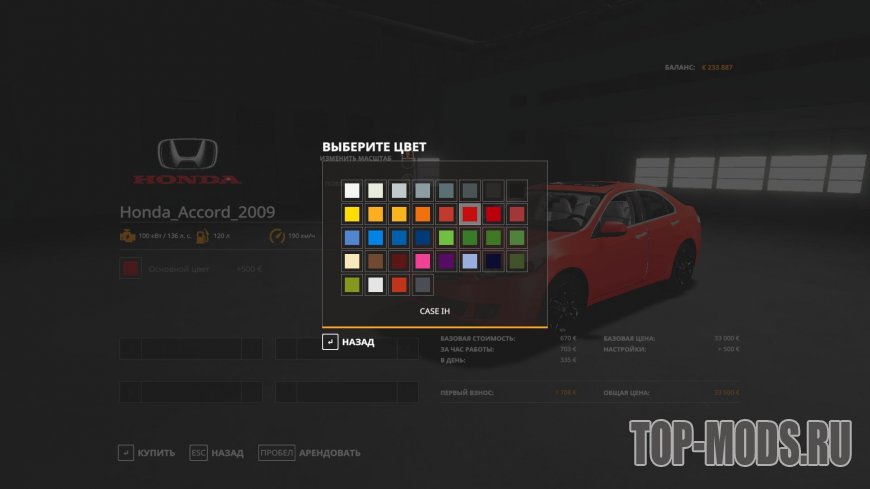Buy the car with КУПИТЬ
This screenshot has height=489, width=870.
[148, 453]
